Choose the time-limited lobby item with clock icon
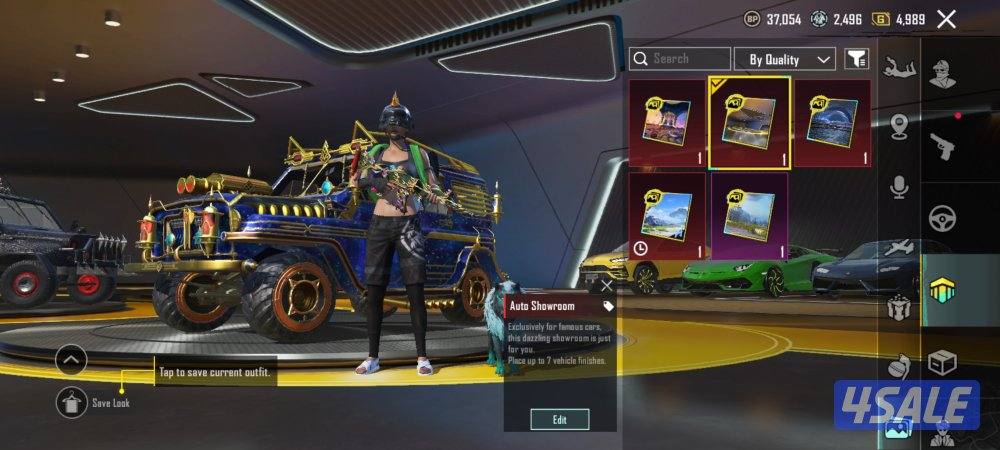Viewport: 1000px width, 450px height. [x=667, y=216]
